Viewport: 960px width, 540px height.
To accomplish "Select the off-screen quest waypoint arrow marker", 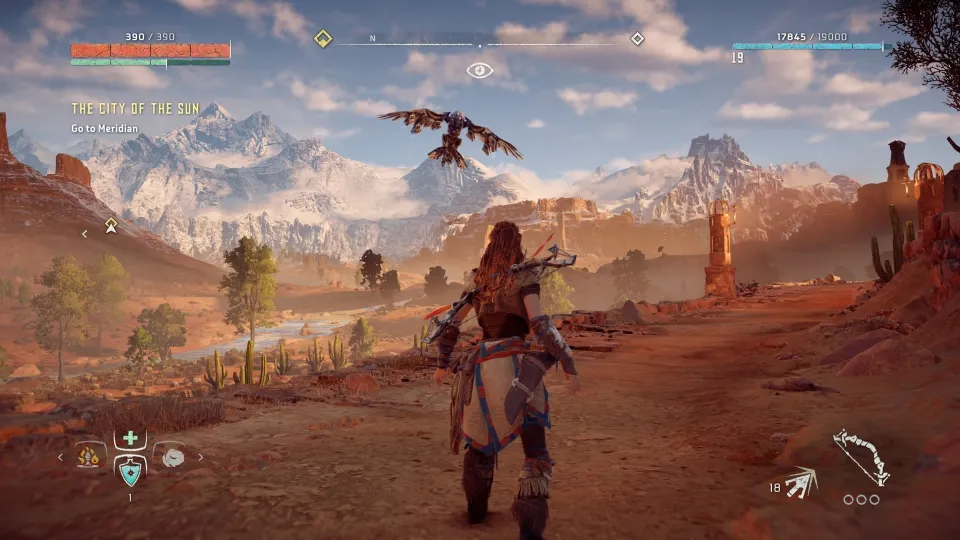I will click(111, 226).
